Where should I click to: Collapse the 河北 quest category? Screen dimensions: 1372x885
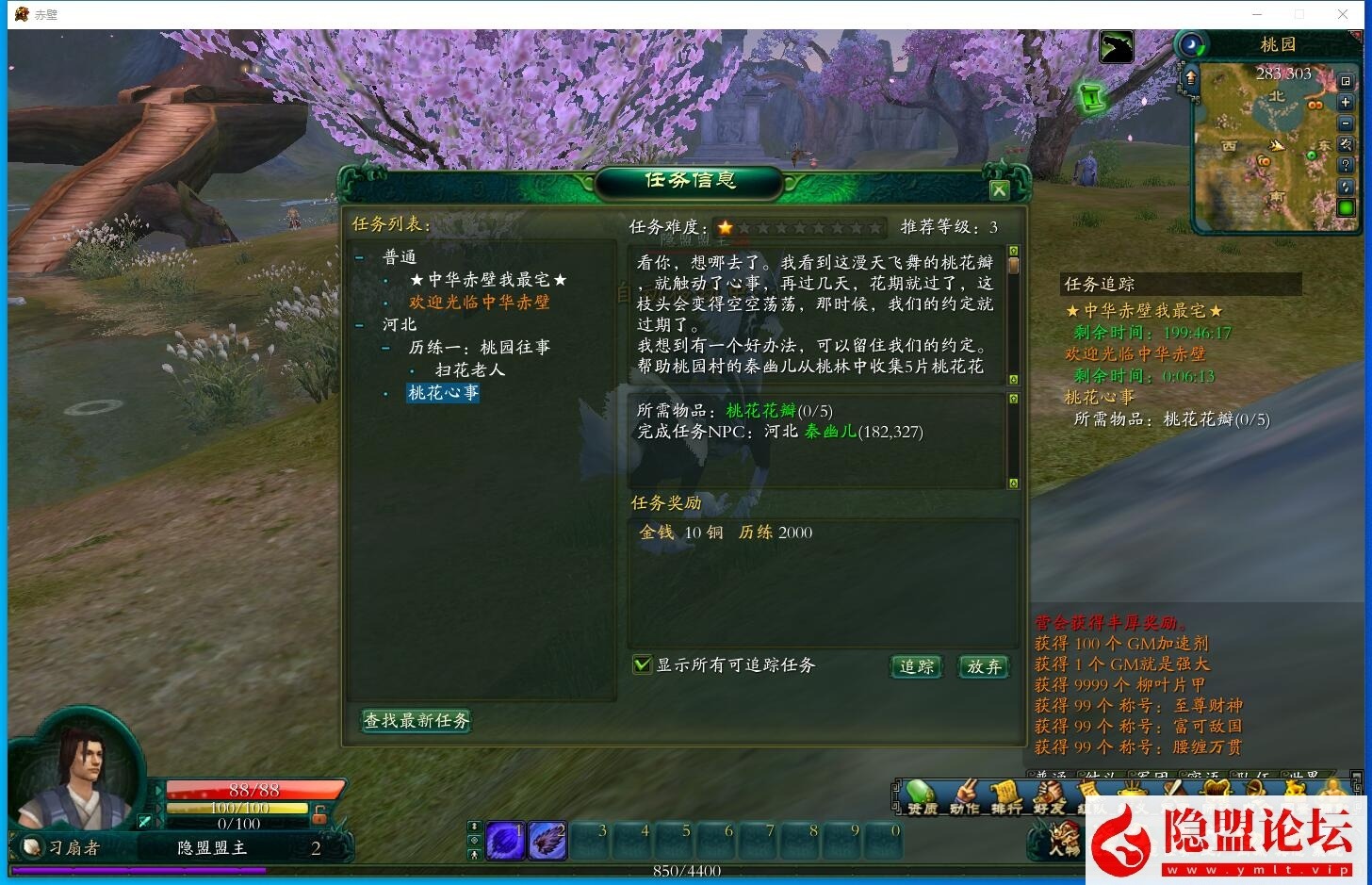tap(361, 324)
